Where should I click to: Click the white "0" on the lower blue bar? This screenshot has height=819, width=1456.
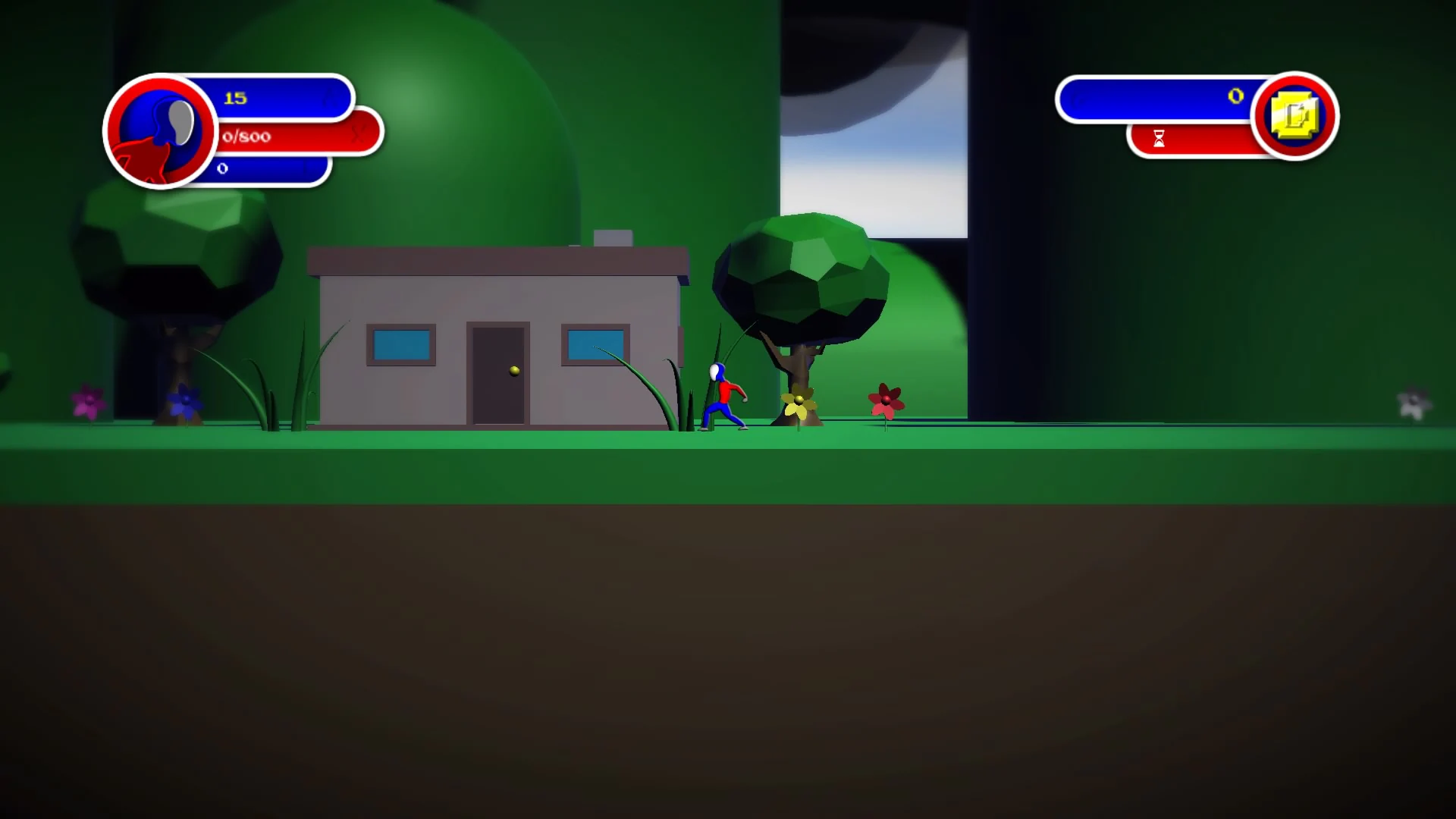(221, 168)
